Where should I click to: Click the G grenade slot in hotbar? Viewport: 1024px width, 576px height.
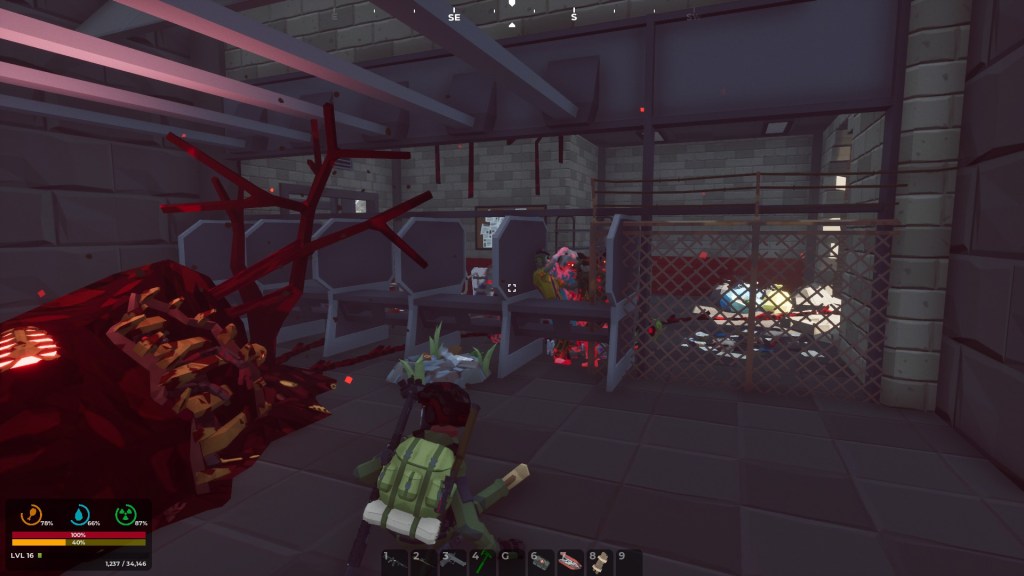tap(511, 562)
